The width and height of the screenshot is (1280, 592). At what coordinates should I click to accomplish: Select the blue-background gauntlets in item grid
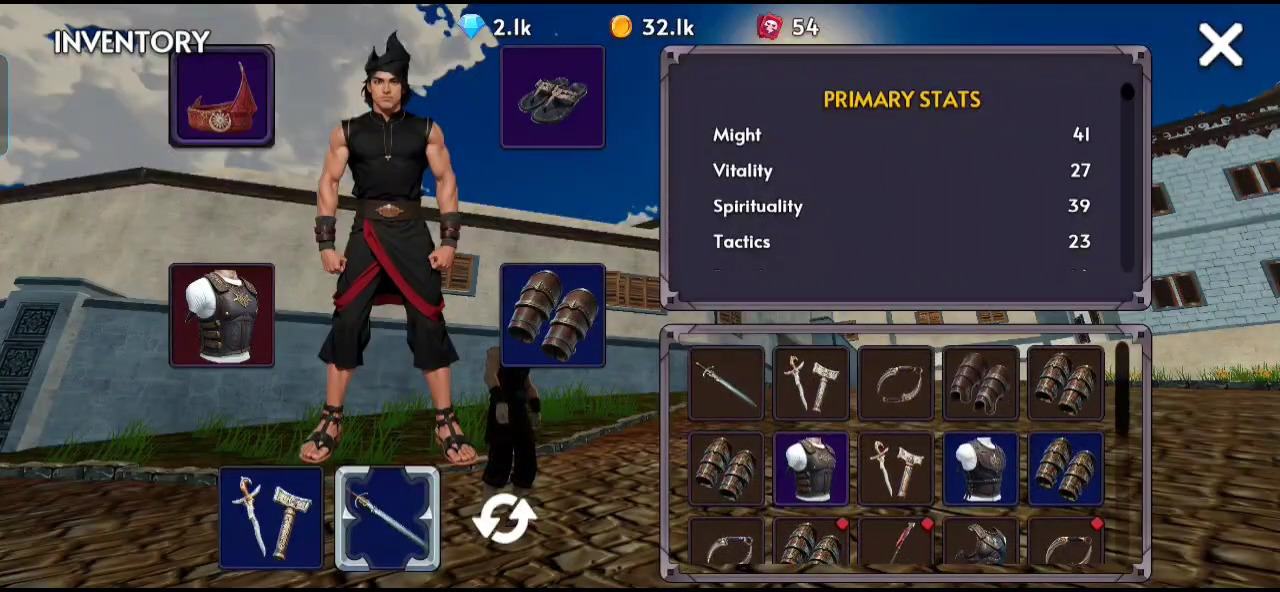coord(1066,469)
